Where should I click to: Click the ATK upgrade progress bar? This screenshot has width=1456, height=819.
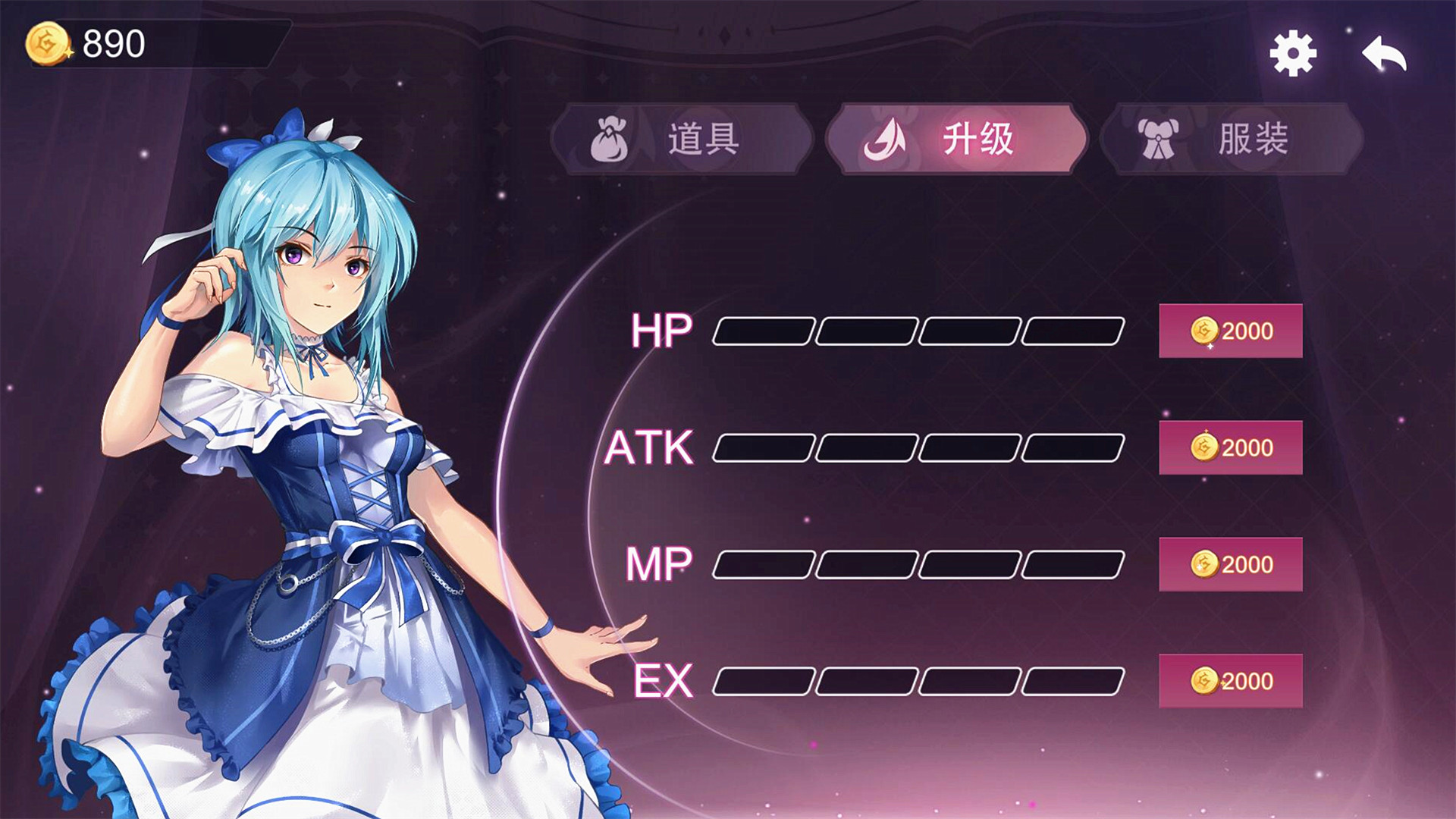coord(918,446)
